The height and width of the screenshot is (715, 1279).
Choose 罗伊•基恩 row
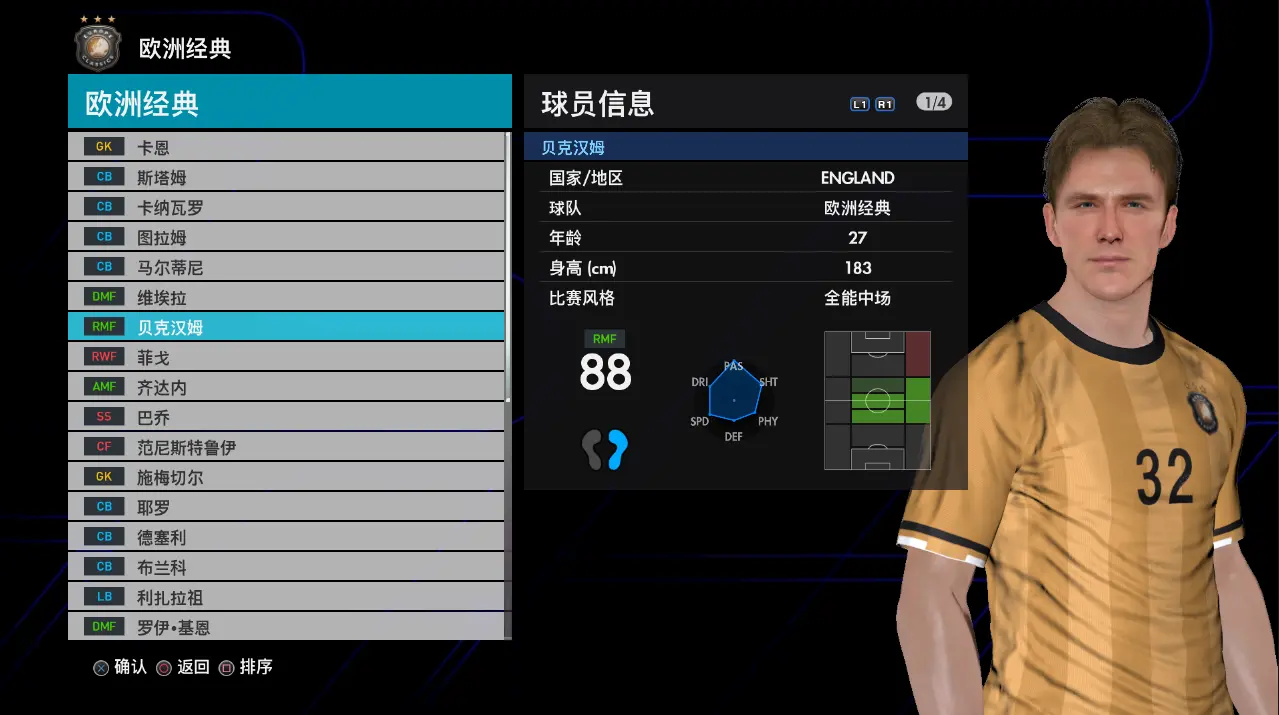click(x=286, y=627)
